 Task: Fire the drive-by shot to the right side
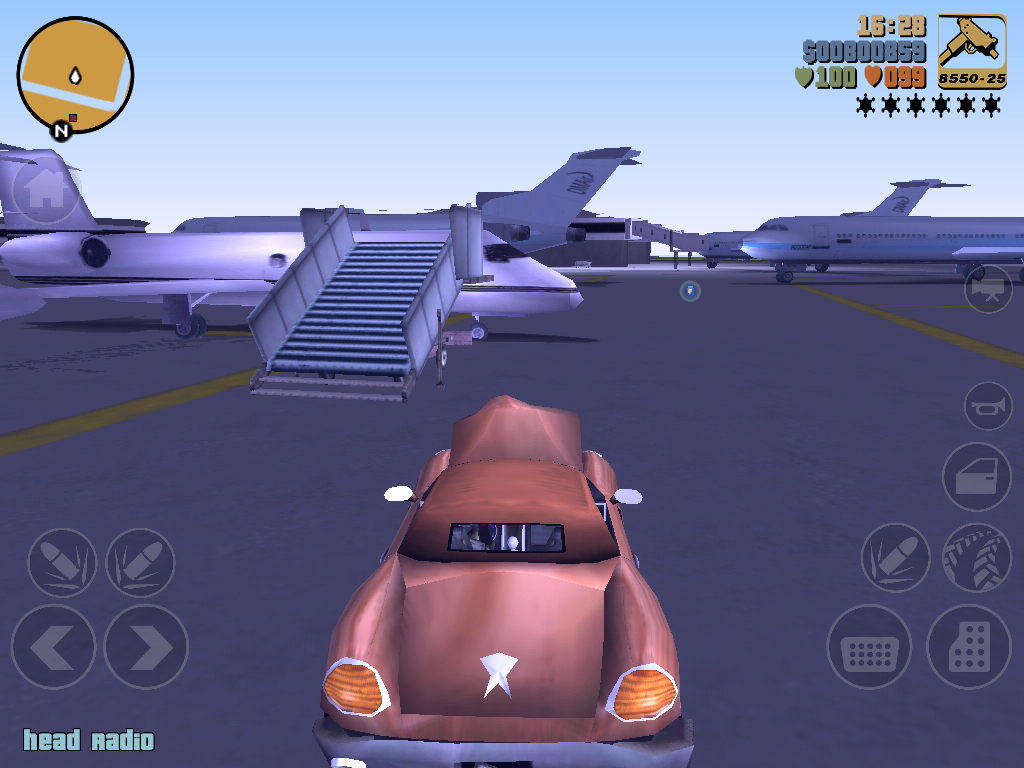pos(140,563)
